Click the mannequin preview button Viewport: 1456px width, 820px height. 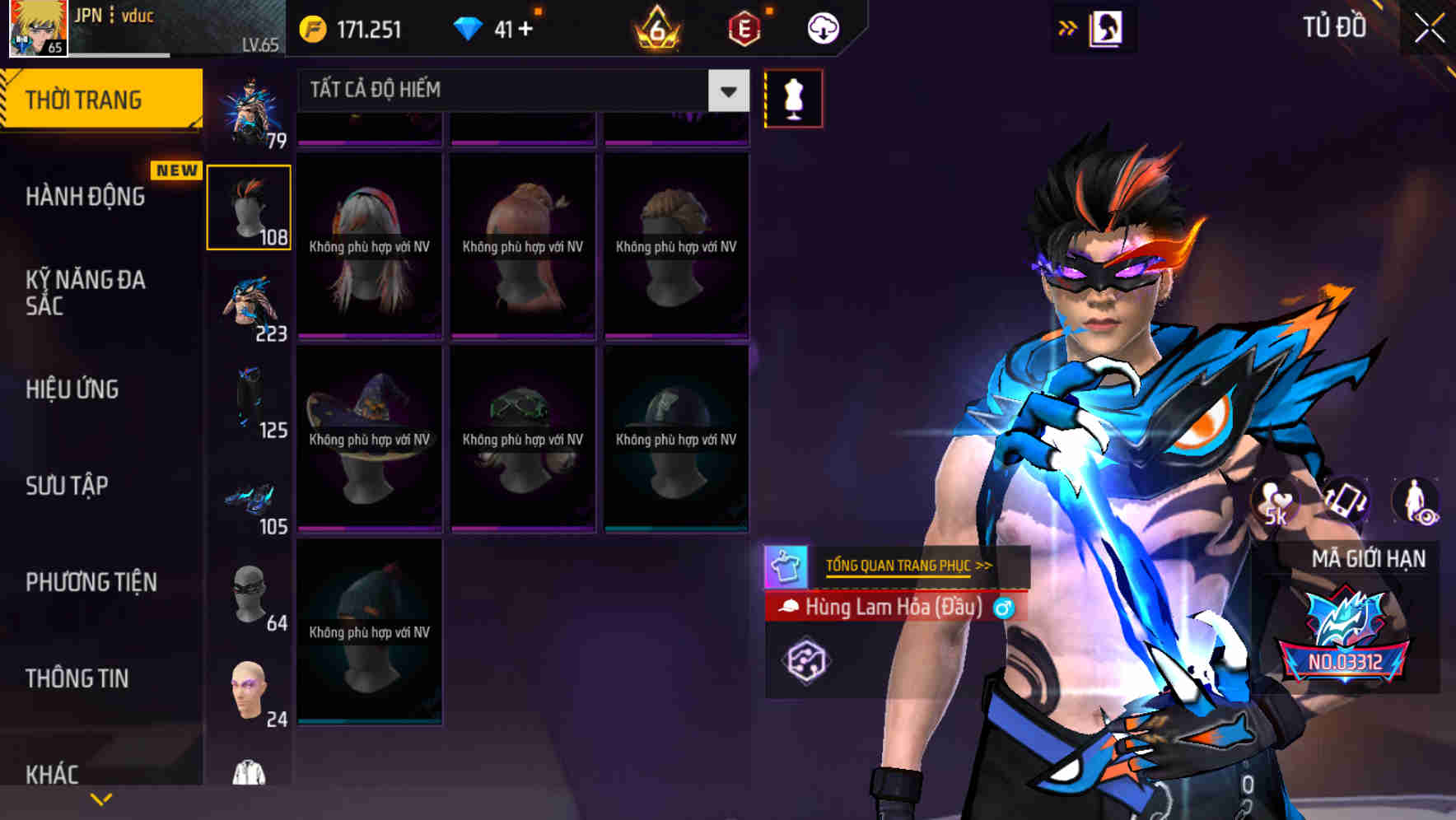(793, 99)
